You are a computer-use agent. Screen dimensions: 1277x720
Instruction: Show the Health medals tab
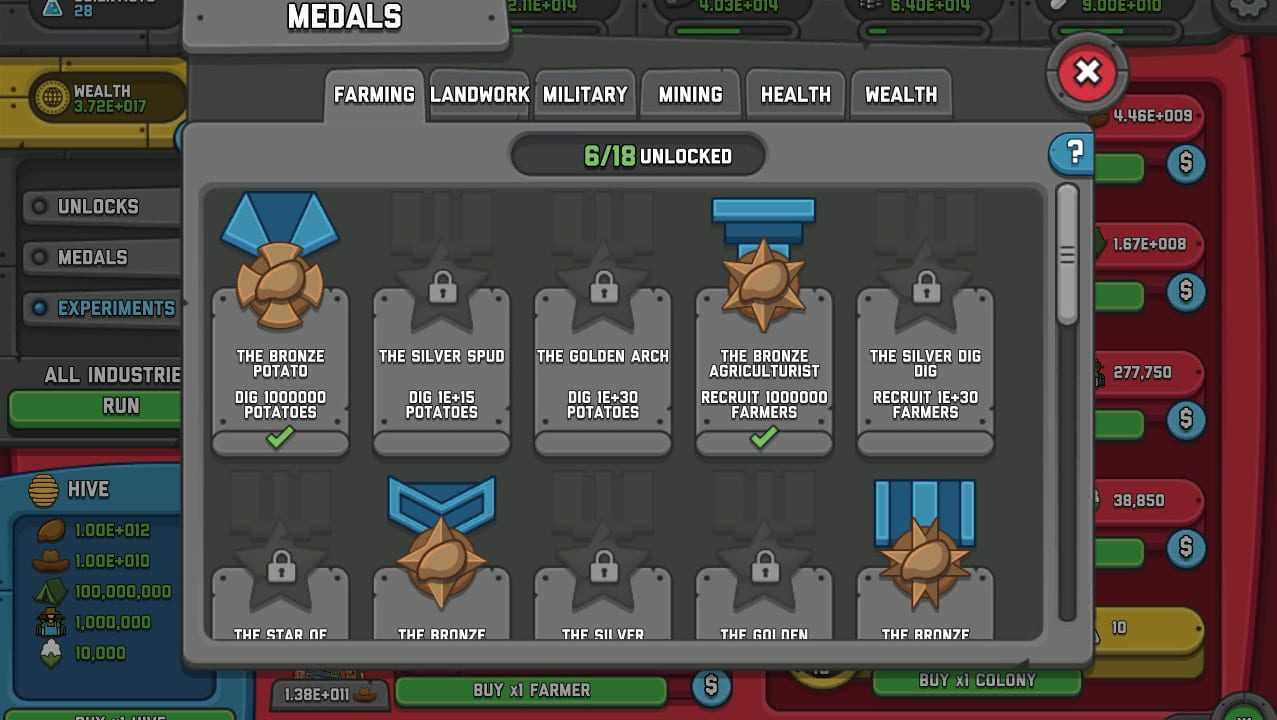click(796, 95)
